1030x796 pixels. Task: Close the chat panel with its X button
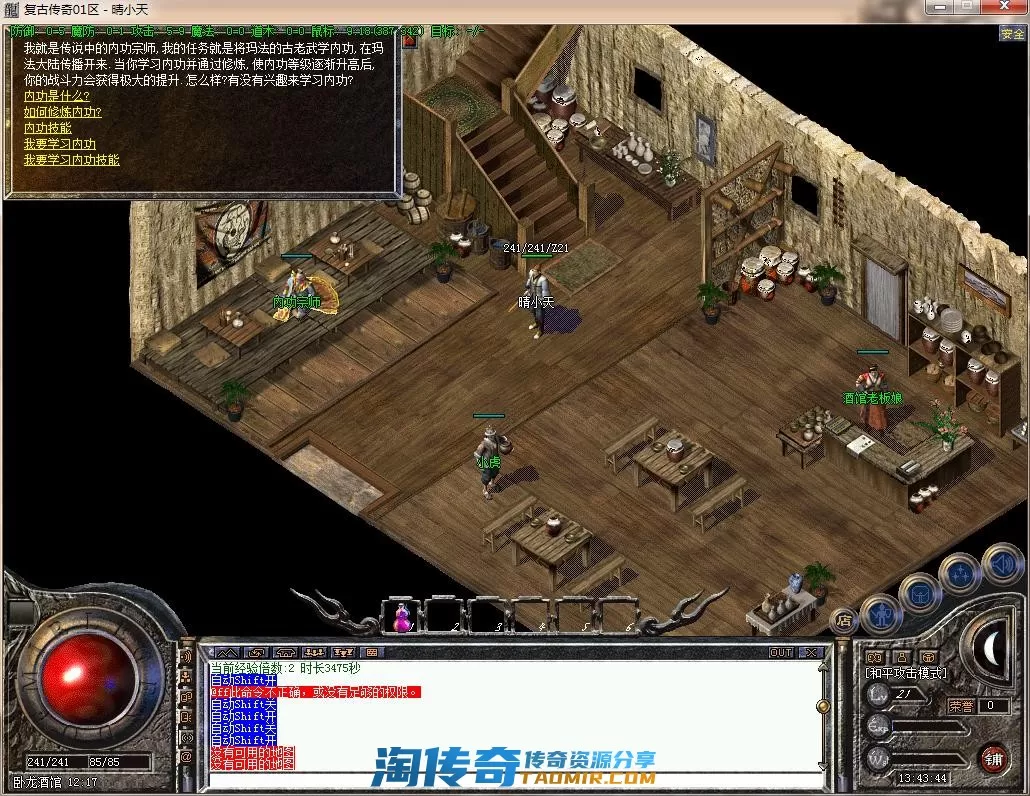click(810, 652)
